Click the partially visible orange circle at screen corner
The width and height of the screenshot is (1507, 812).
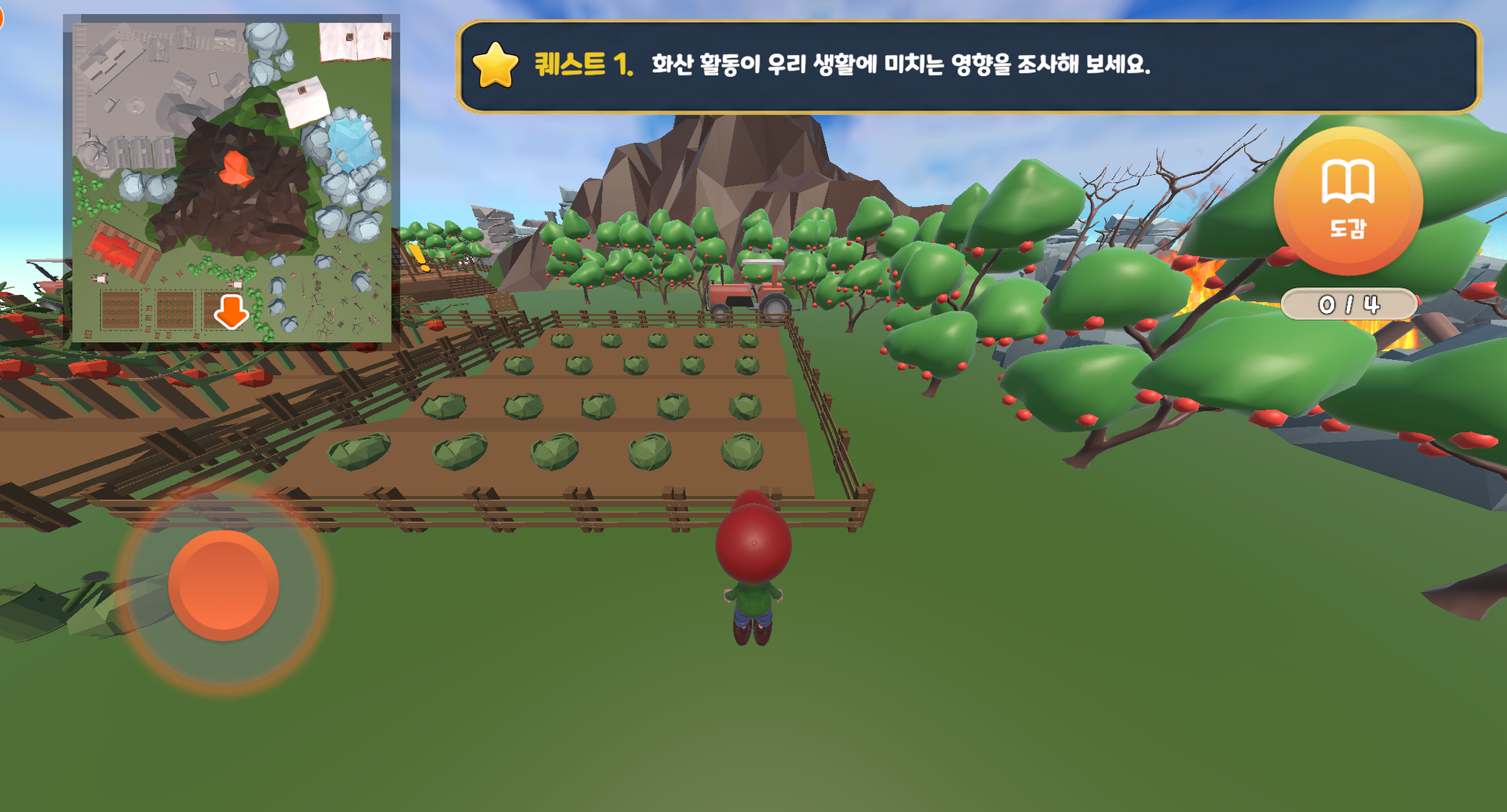(x=4, y=17)
